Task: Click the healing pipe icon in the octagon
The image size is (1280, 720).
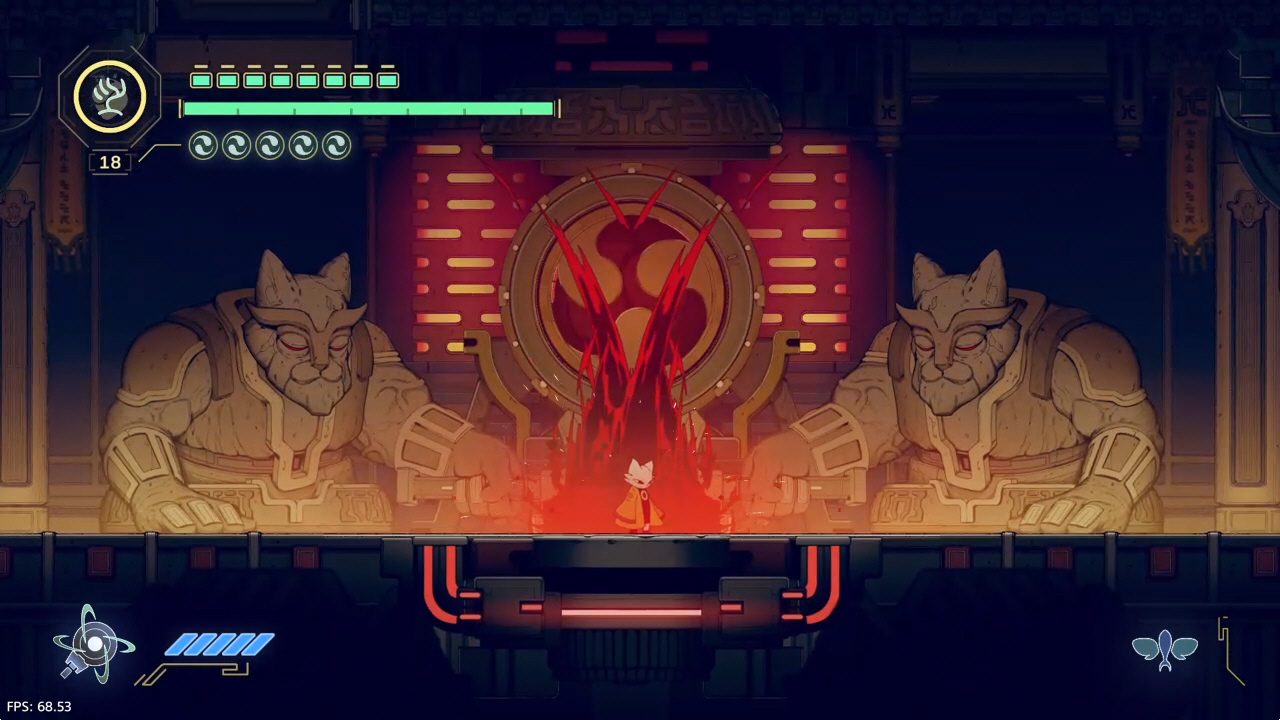Action: [x=109, y=97]
